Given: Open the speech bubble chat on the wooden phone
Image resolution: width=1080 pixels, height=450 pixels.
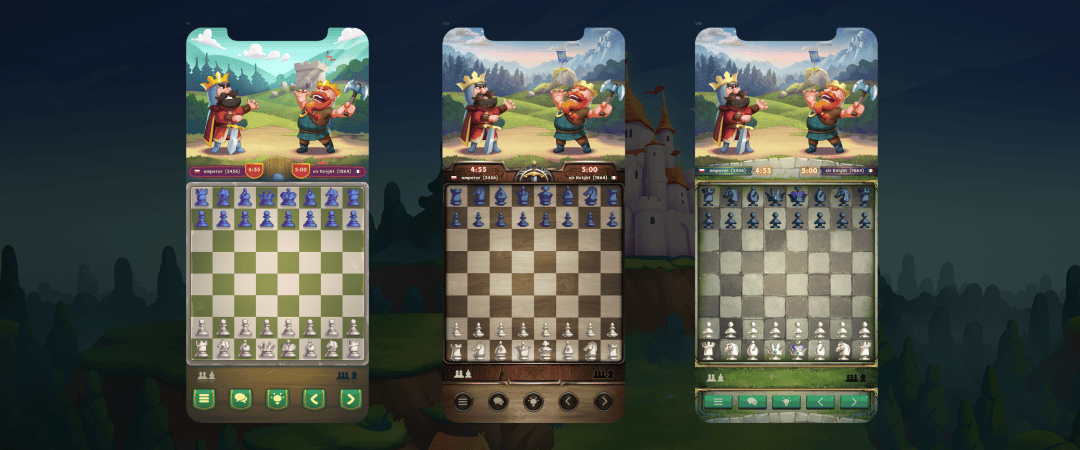Looking at the screenshot, I should tap(498, 402).
